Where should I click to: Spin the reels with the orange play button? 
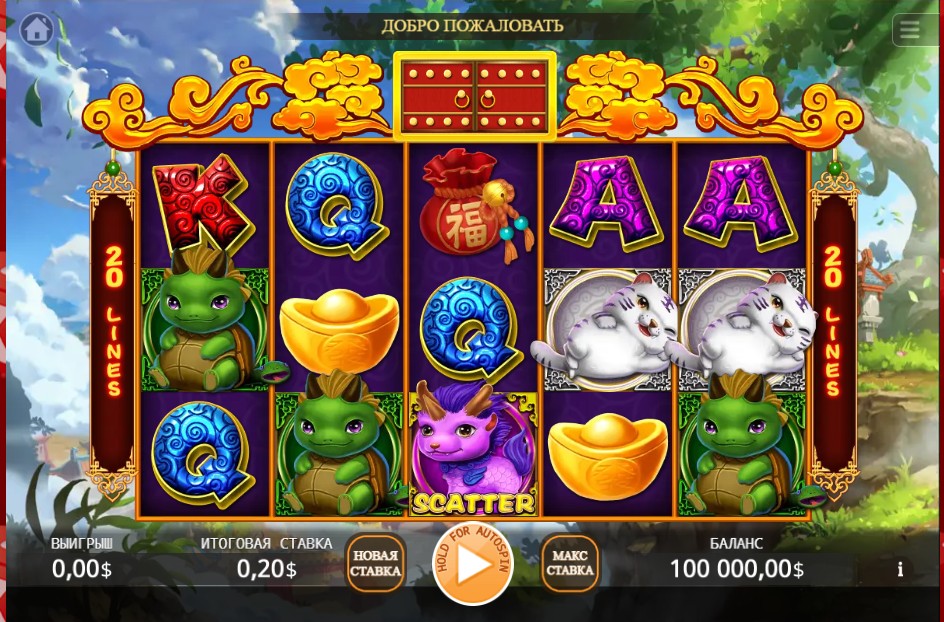[x=472, y=564]
